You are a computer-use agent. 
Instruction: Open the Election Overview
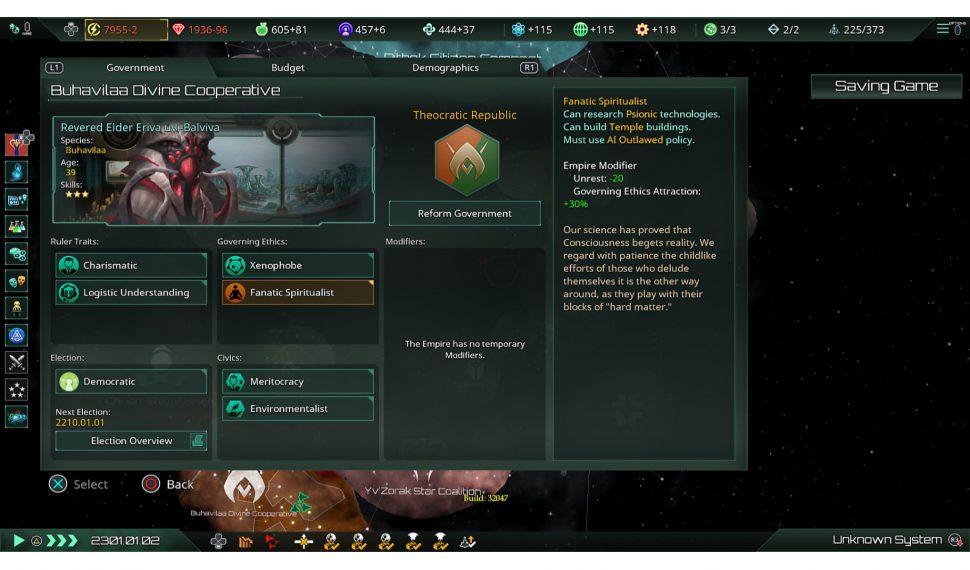pyautogui.click(x=131, y=440)
